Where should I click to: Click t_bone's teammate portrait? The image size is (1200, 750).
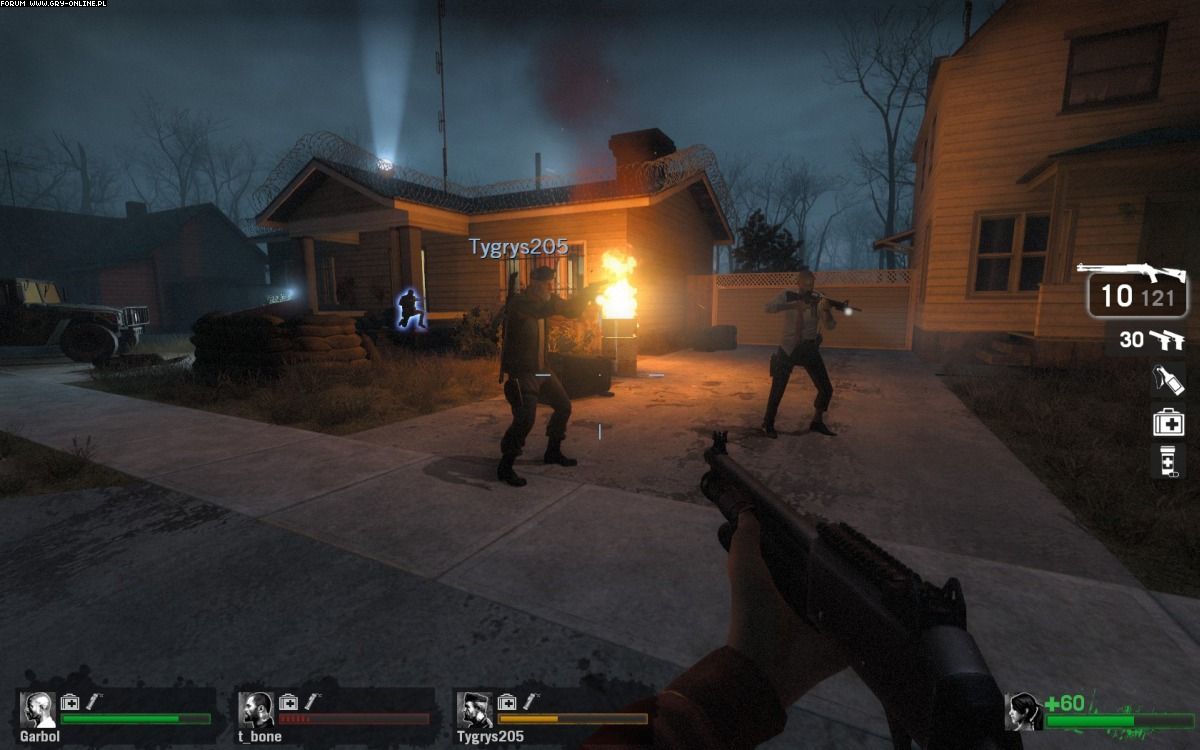(x=256, y=710)
